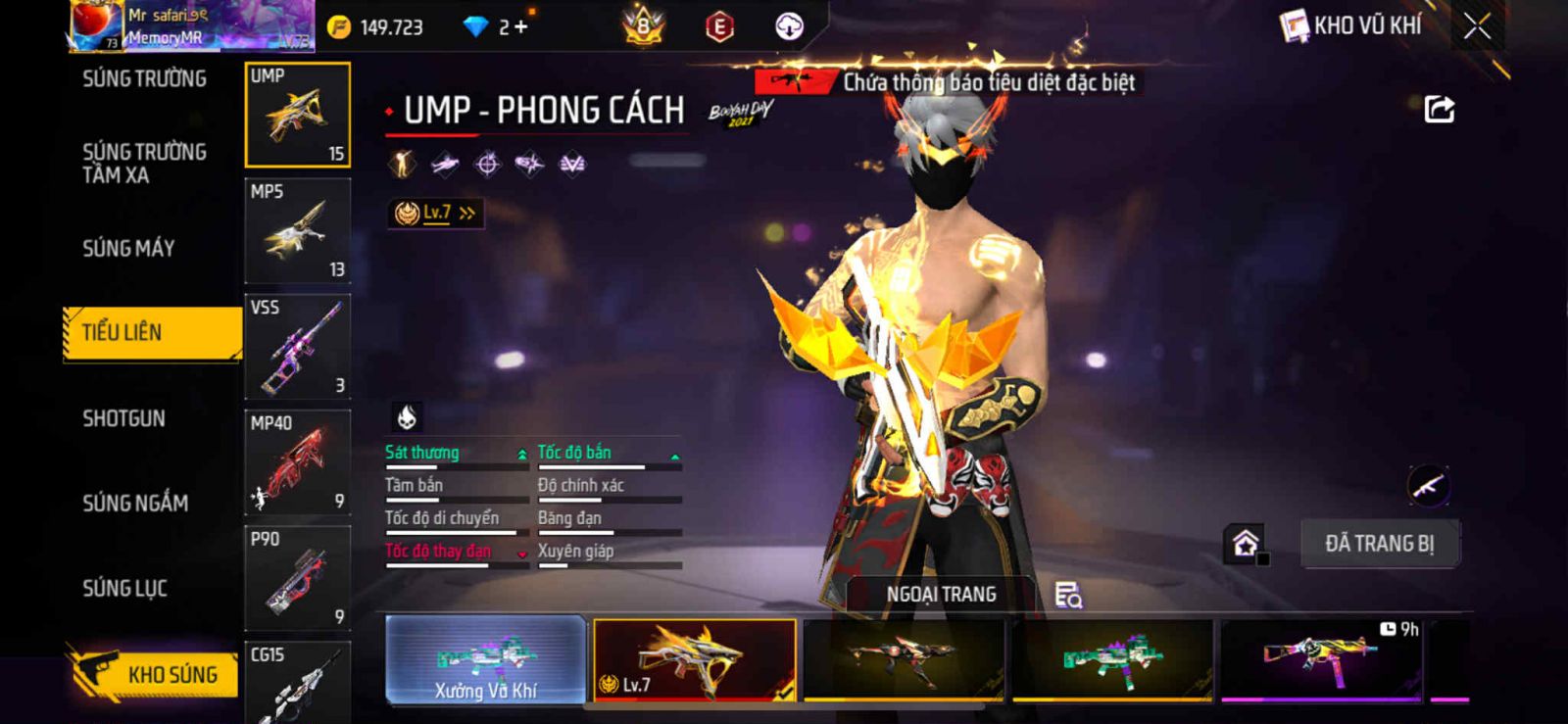The width and height of the screenshot is (1568, 724).
Task: Choose the Shotgun category
Action: [x=124, y=419]
